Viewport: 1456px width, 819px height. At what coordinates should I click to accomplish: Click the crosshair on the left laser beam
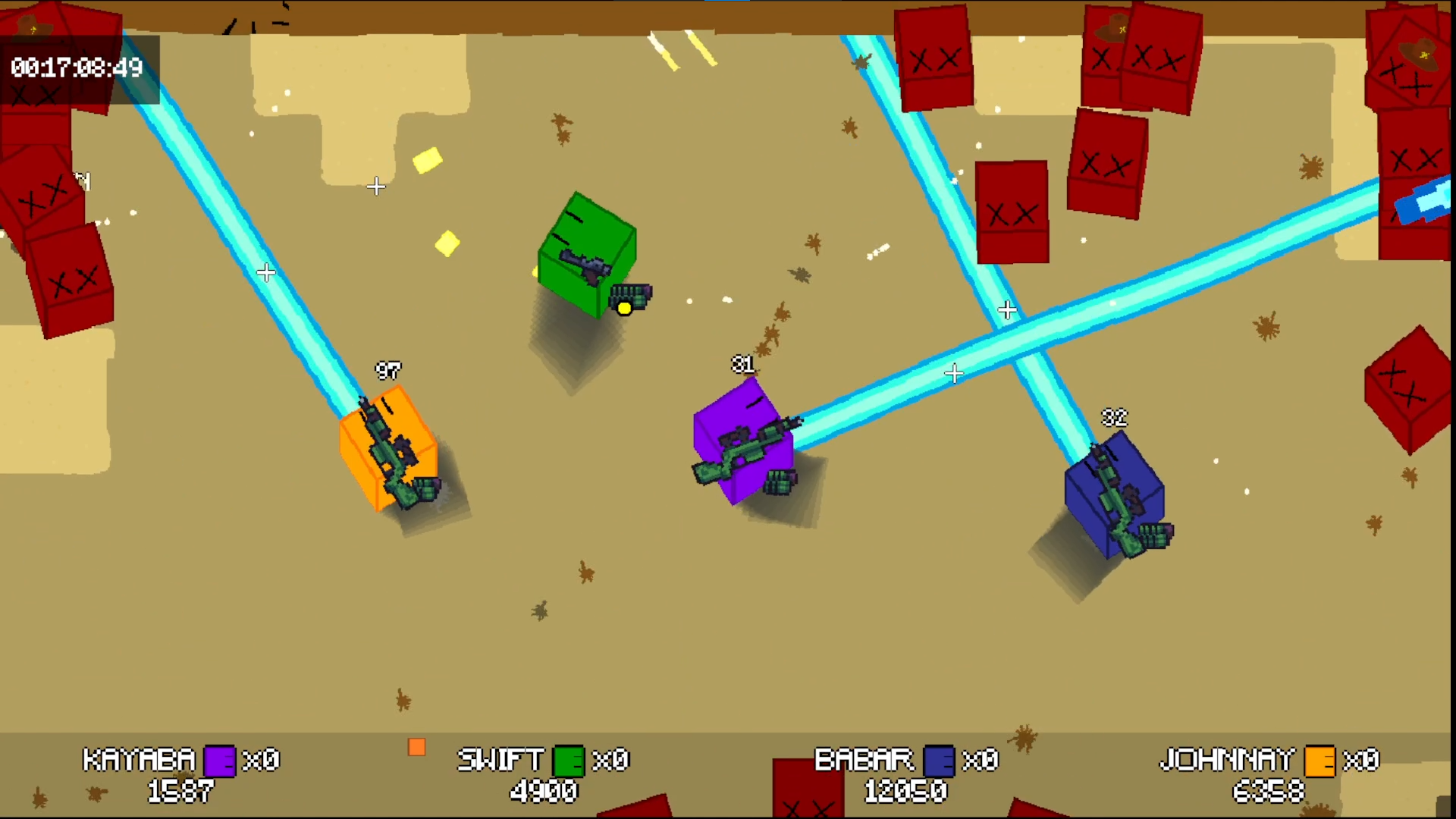coord(266,273)
